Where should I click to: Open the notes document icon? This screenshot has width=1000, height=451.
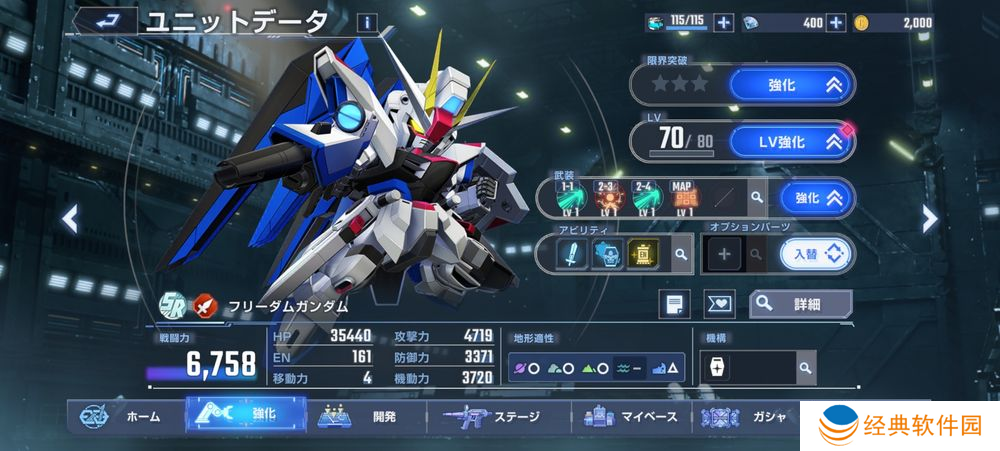tap(675, 303)
